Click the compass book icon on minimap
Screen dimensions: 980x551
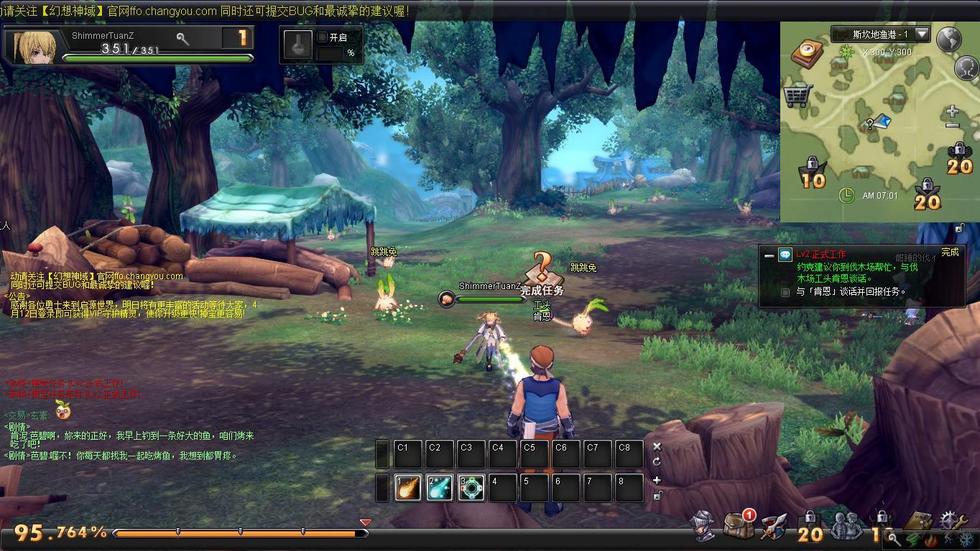click(x=807, y=53)
